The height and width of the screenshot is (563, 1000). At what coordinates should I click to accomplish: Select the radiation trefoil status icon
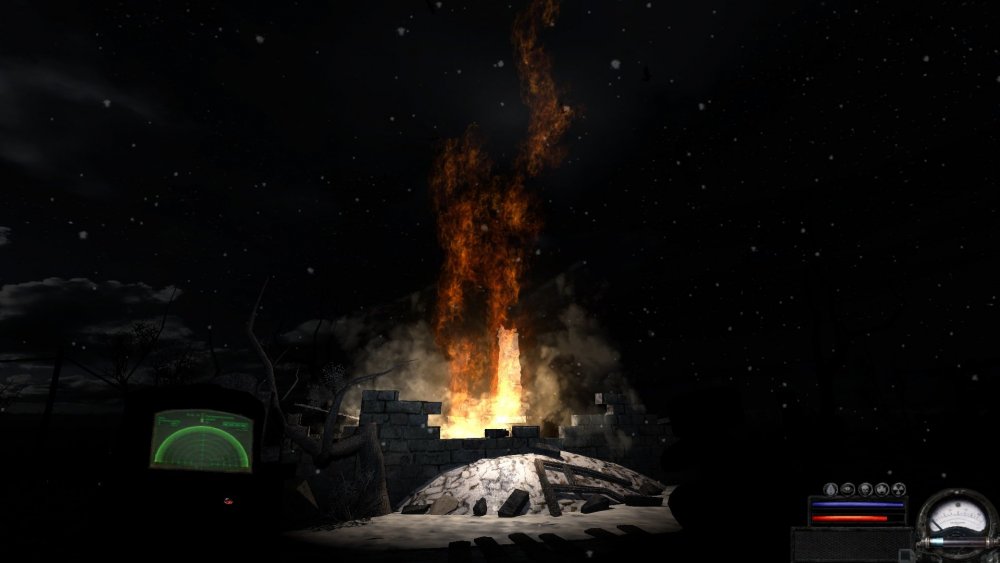(x=899, y=489)
